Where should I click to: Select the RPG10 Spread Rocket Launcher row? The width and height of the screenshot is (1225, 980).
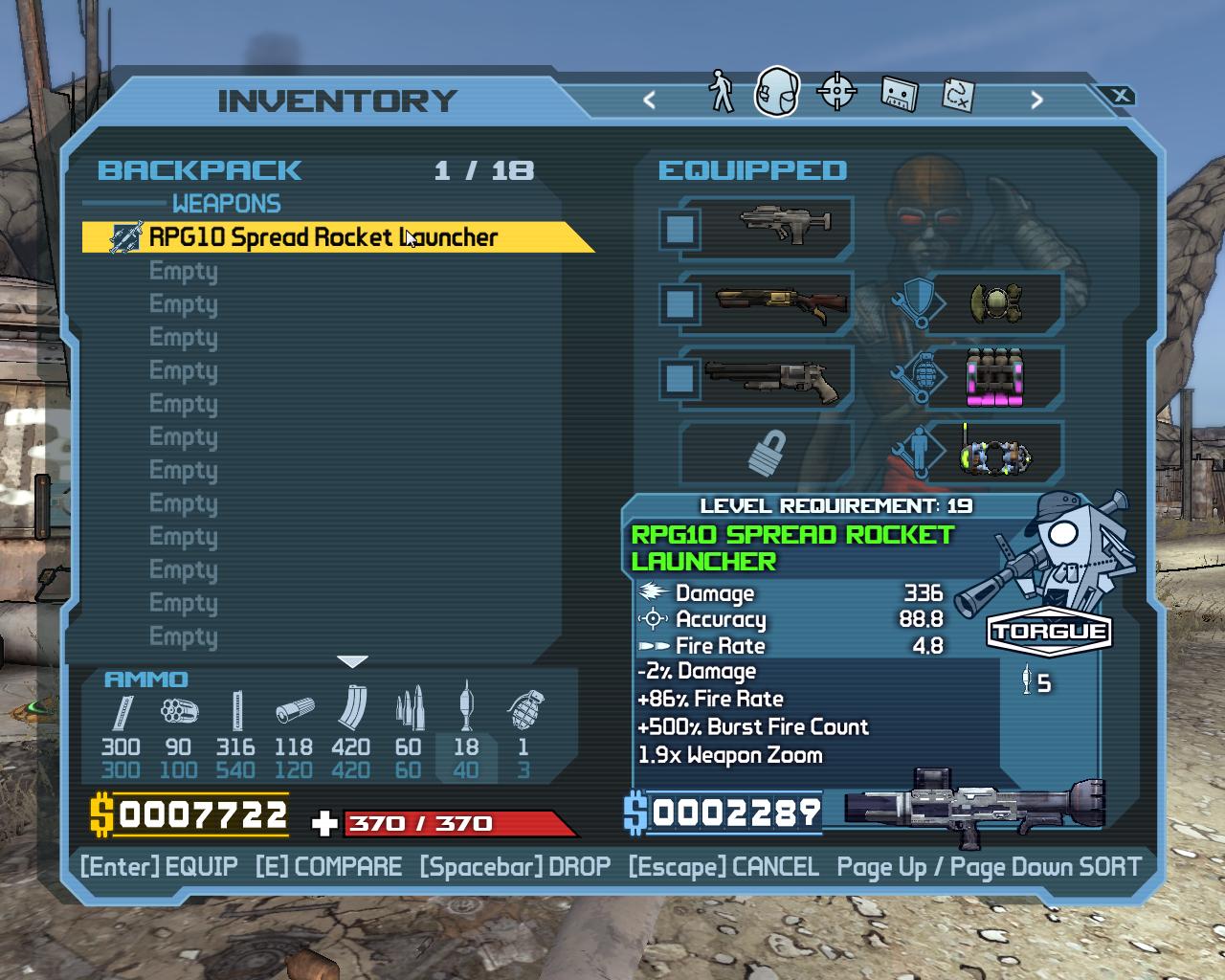[325, 237]
